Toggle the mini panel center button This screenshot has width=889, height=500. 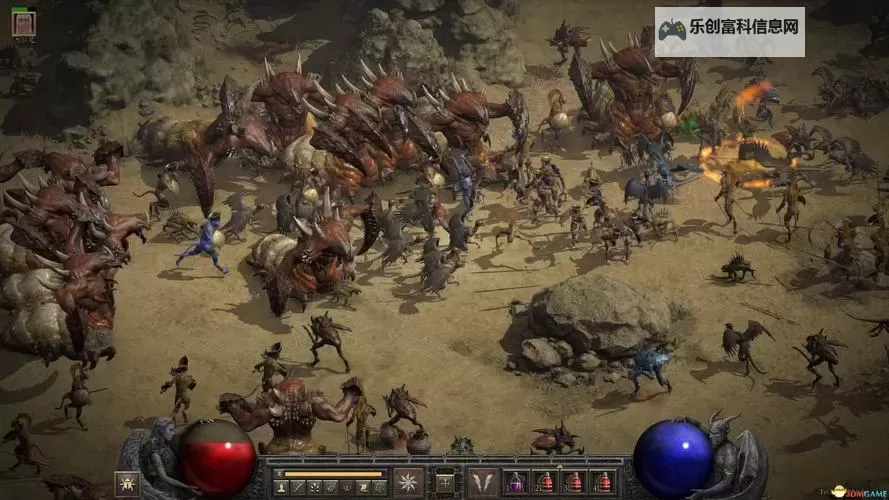pyautogui.click(x=444, y=482)
